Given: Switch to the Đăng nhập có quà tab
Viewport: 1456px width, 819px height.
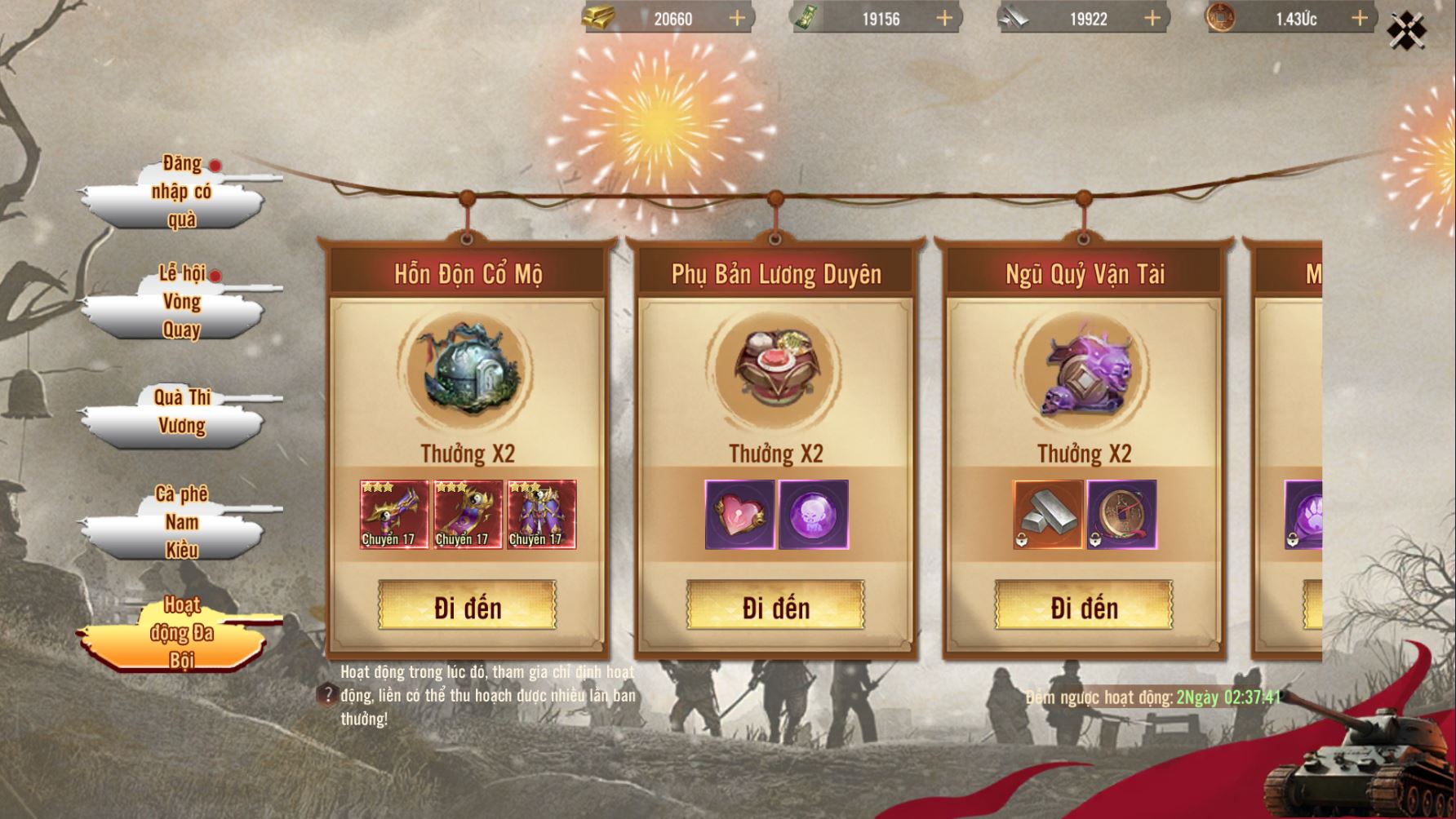Looking at the screenshot, I should click(181, 193).
